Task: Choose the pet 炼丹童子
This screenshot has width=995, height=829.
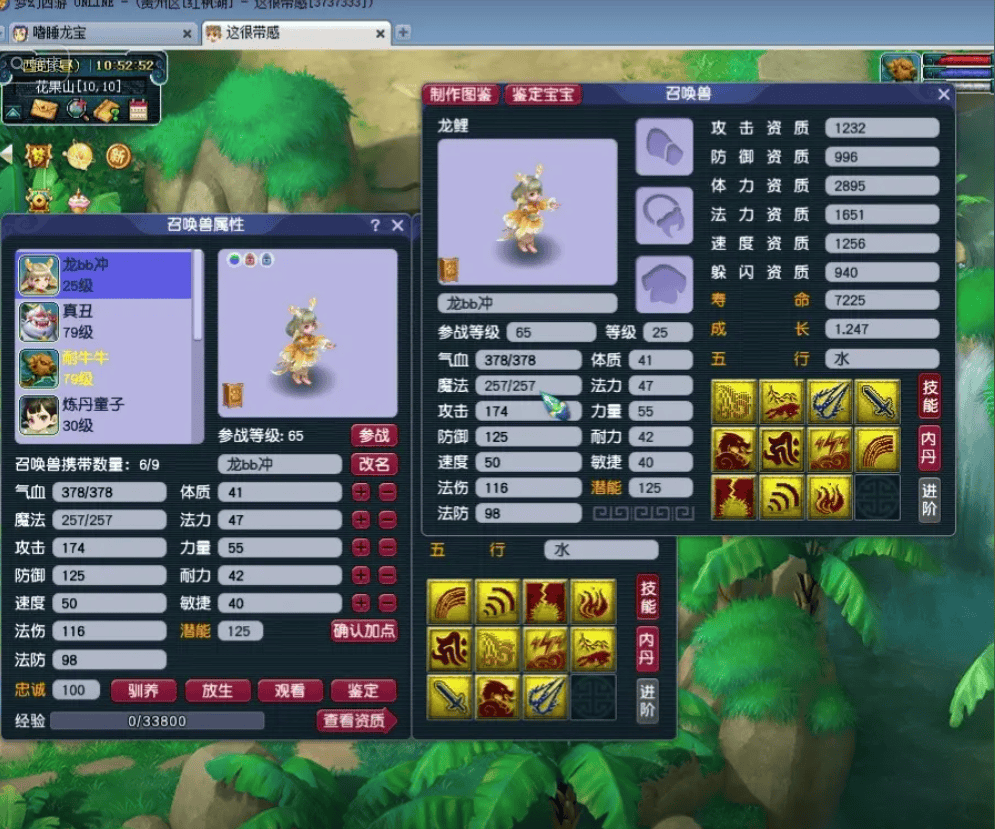Action: 105,415
